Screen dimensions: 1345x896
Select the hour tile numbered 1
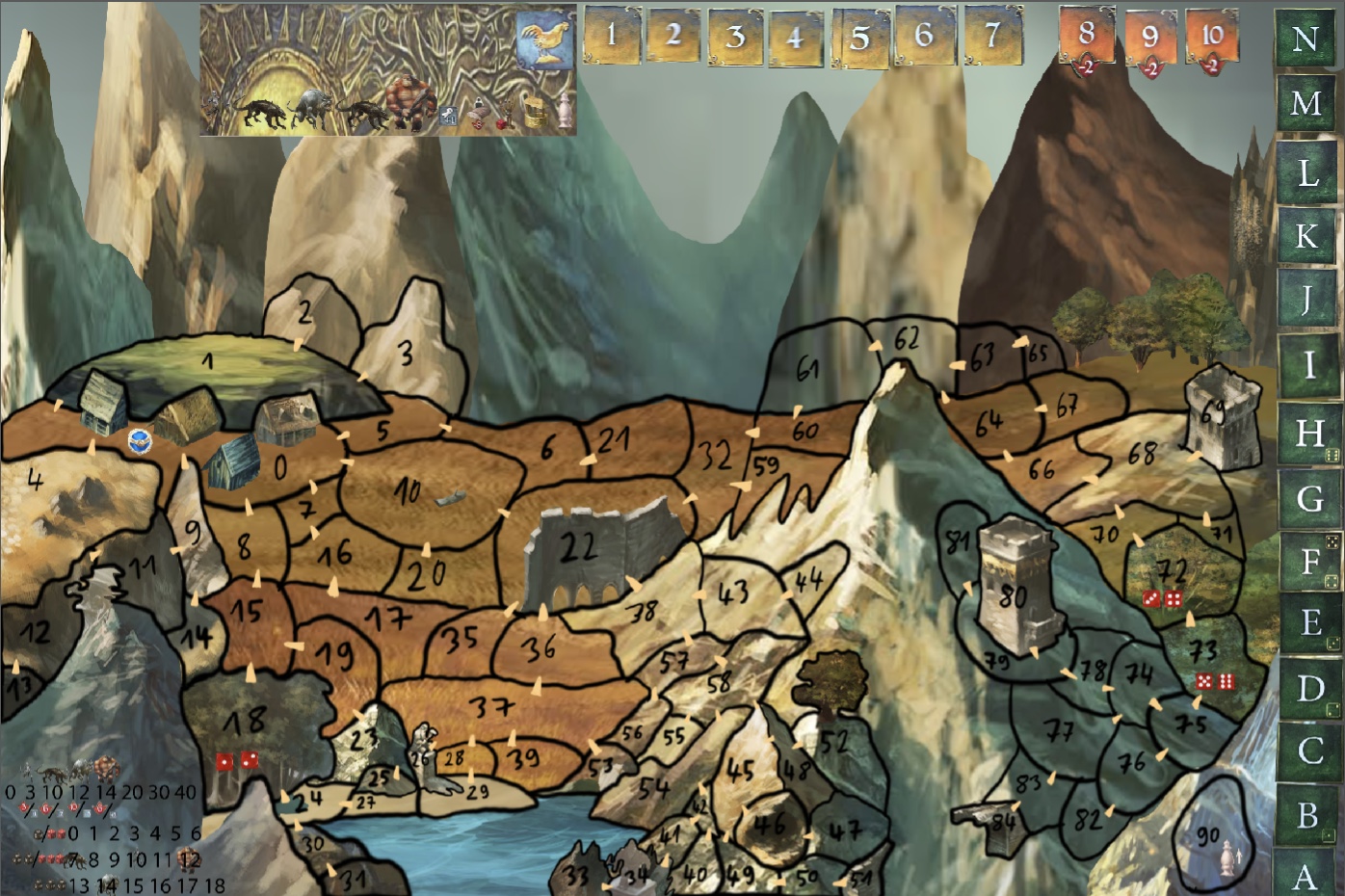point(612,36)
